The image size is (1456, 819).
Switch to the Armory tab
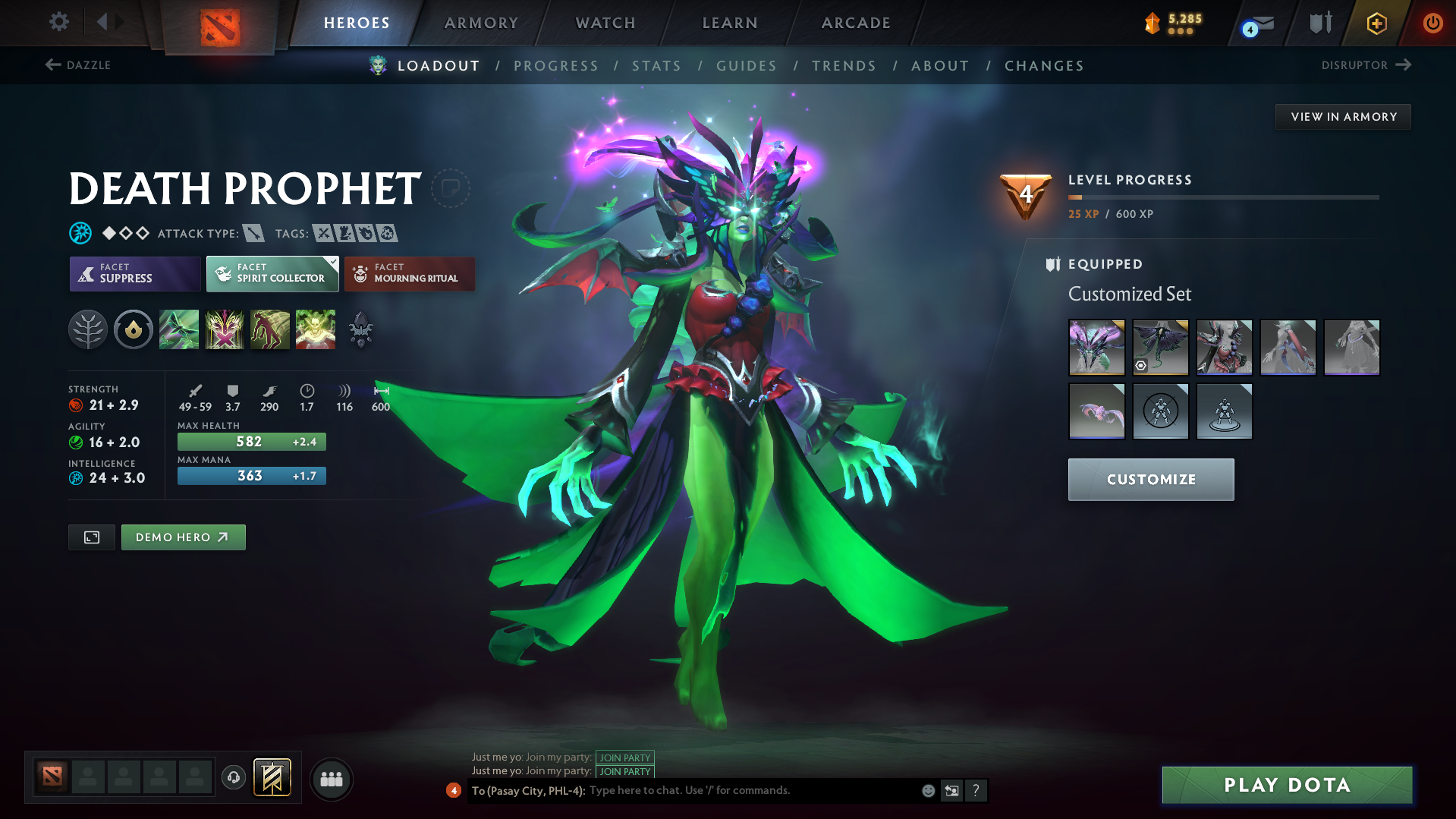click(x=481, y=23)
